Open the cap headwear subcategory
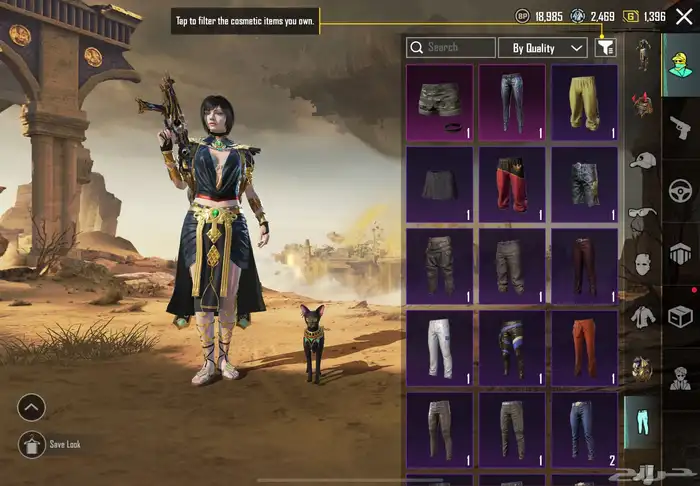 tap(641, 160)
